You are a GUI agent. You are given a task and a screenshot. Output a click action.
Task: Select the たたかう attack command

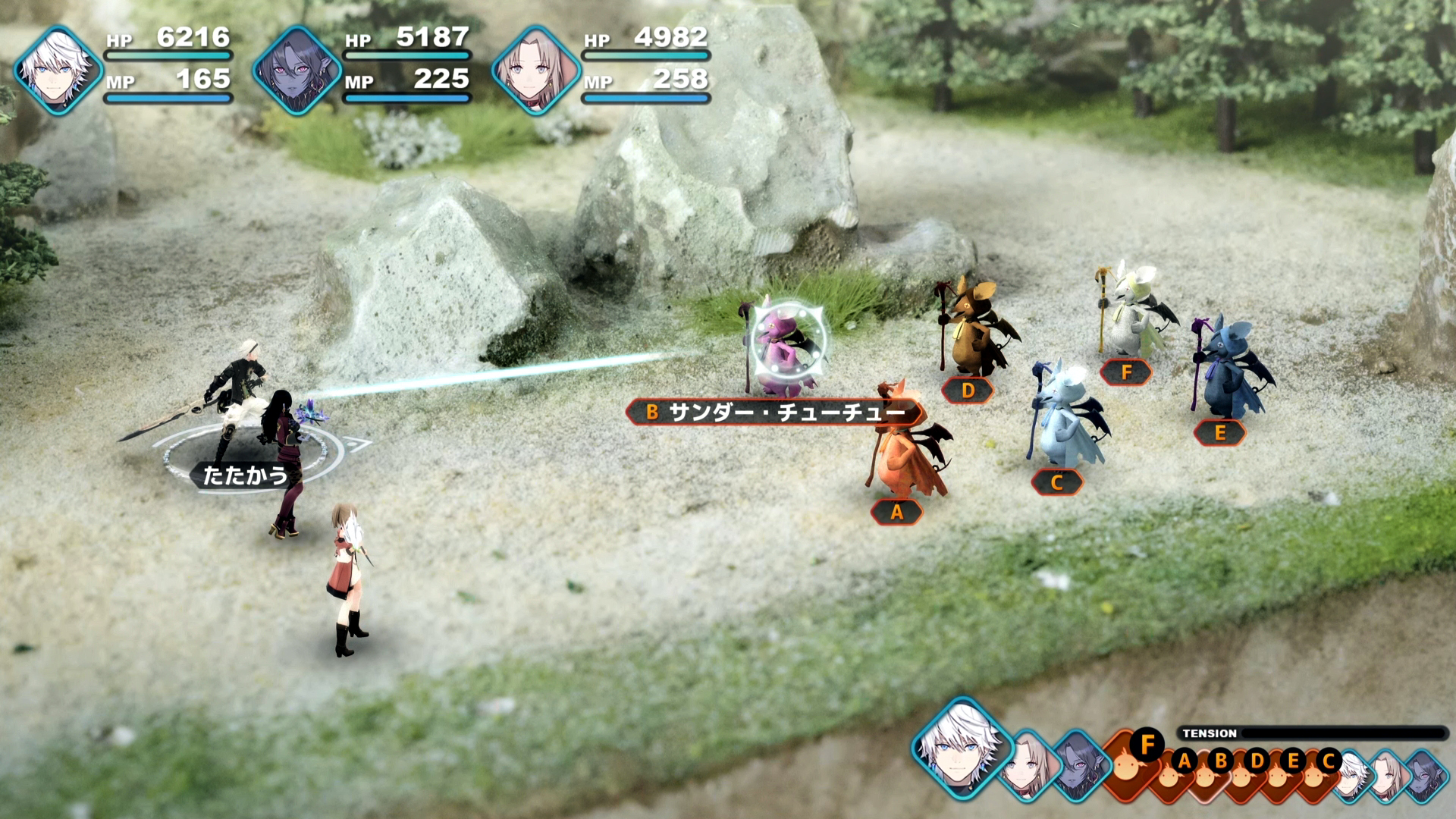[244, 475]
